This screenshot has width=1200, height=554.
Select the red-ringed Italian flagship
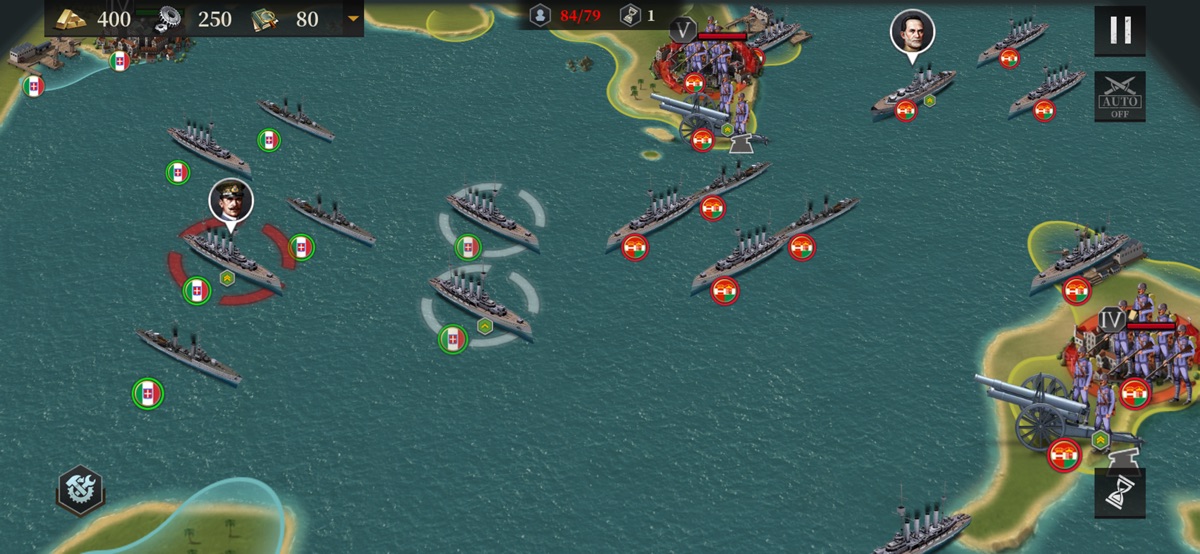pyautogui.click(x=232, y=260)
